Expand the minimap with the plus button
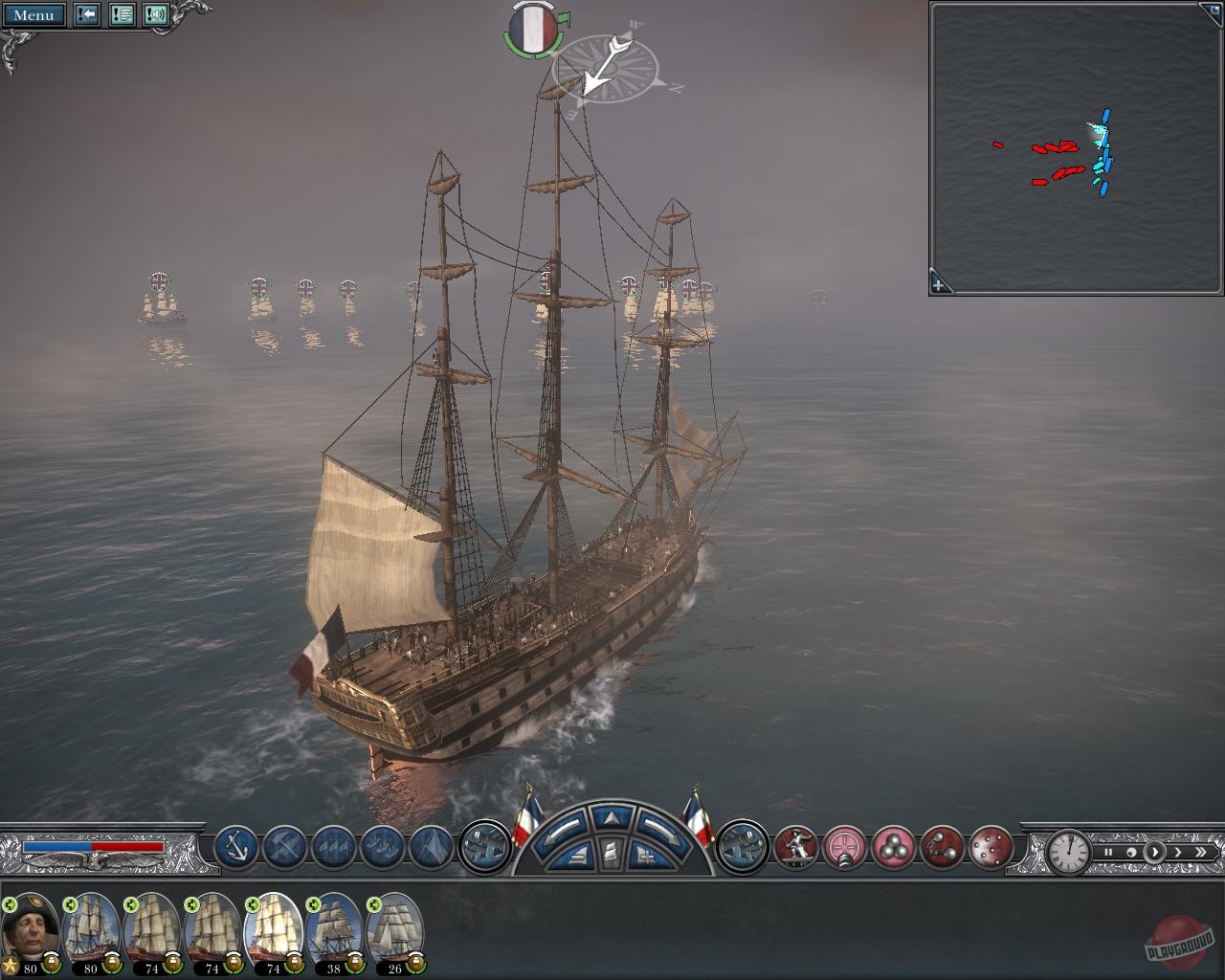Screen dimensions: 1225x980 click(939, 284)
